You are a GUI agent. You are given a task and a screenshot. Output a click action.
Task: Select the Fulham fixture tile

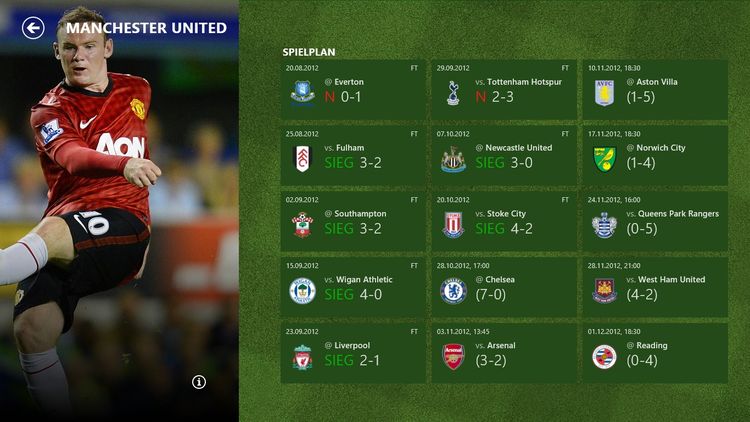click(353, 155)
